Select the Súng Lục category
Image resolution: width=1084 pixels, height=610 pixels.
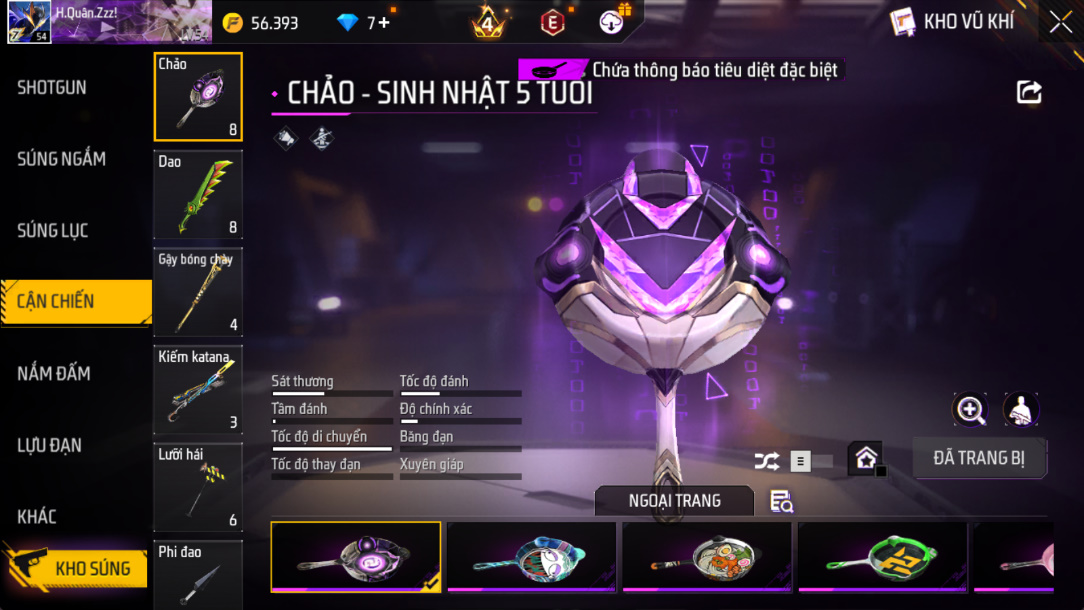[53, 231]
